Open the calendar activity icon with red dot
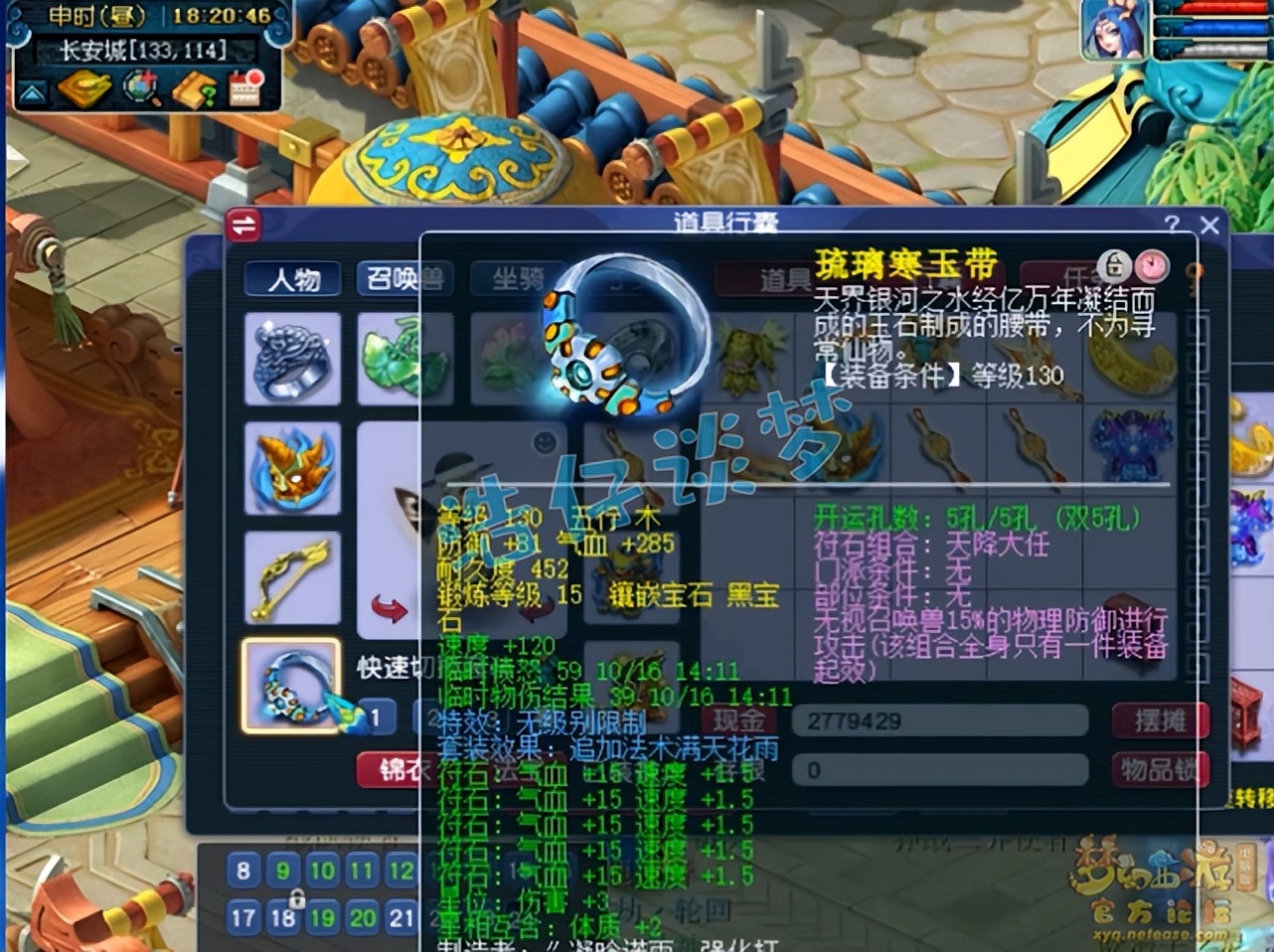 pyautogui.click(x=245, y=89)
